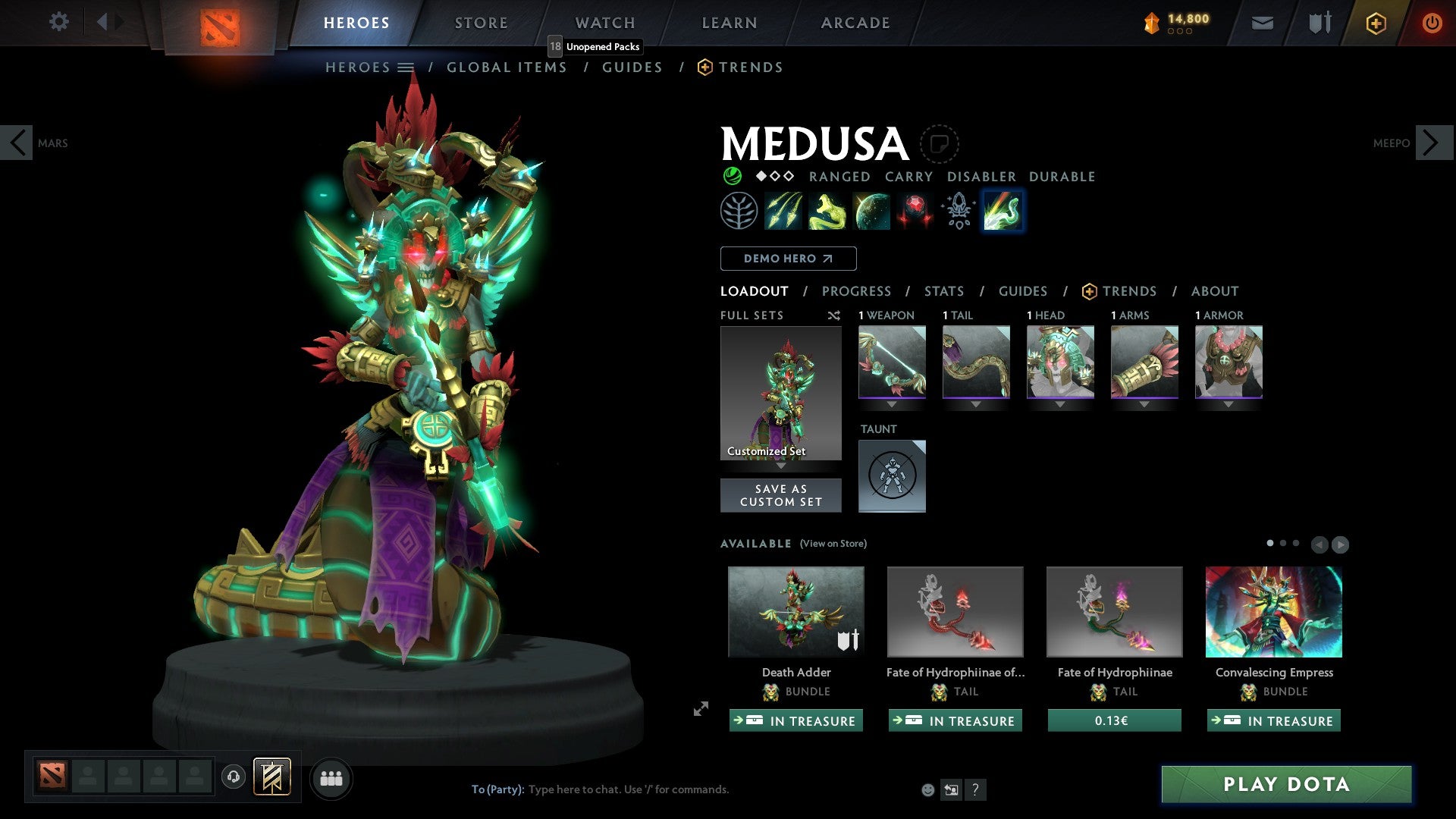Expand the arrow below the Customized Set thumbnail

click(x=780, y=466)
